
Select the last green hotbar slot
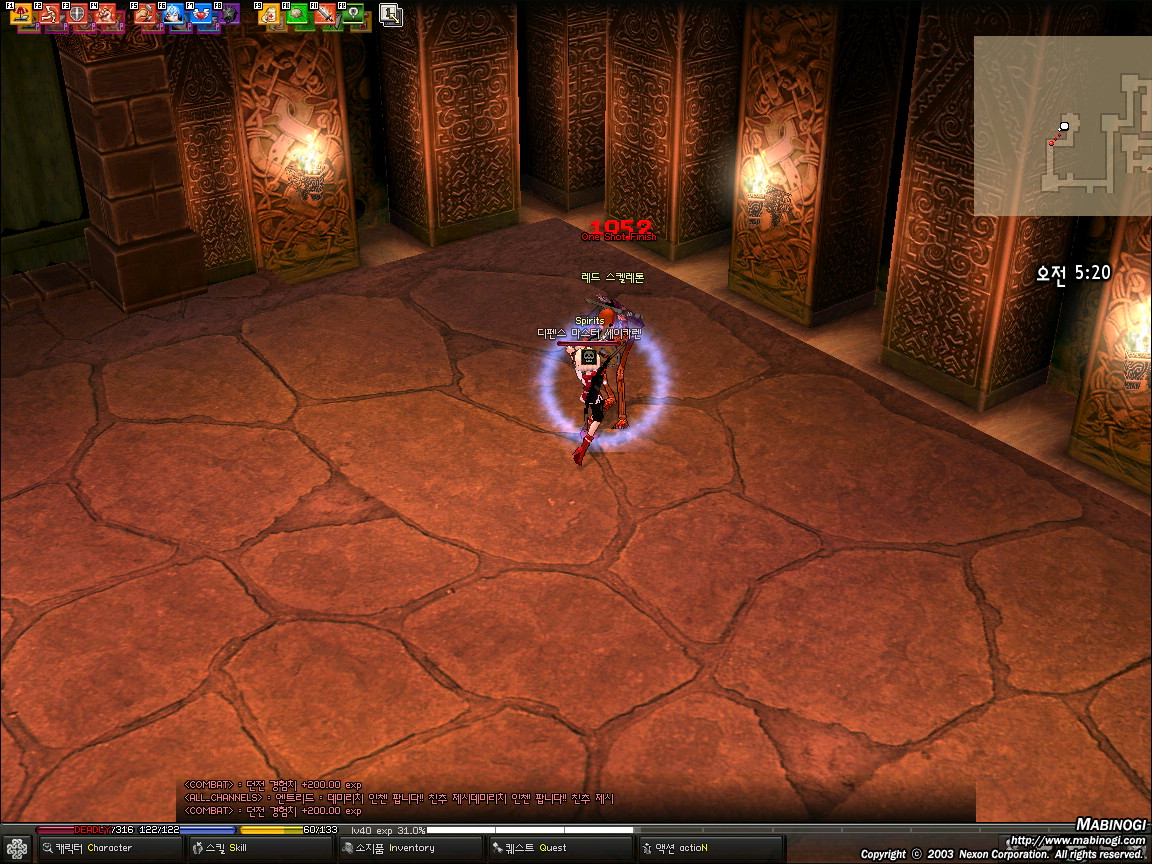click(353, 15)
